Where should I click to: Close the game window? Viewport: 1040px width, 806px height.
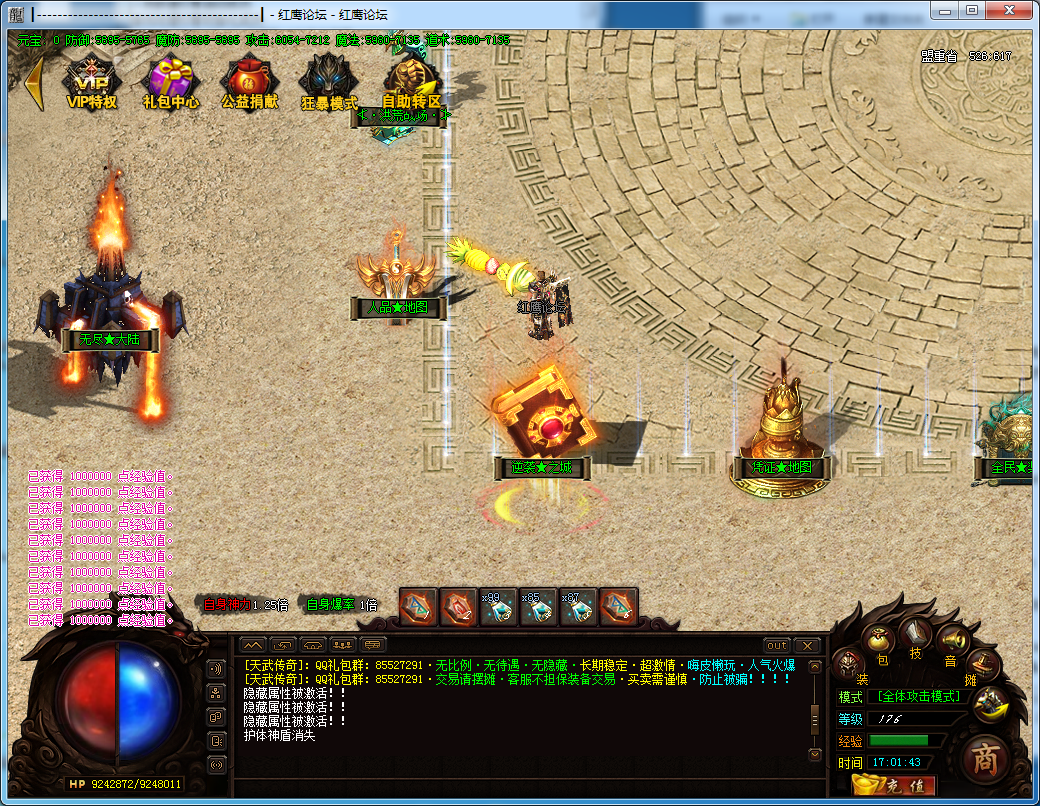[x=1012, y=10]
